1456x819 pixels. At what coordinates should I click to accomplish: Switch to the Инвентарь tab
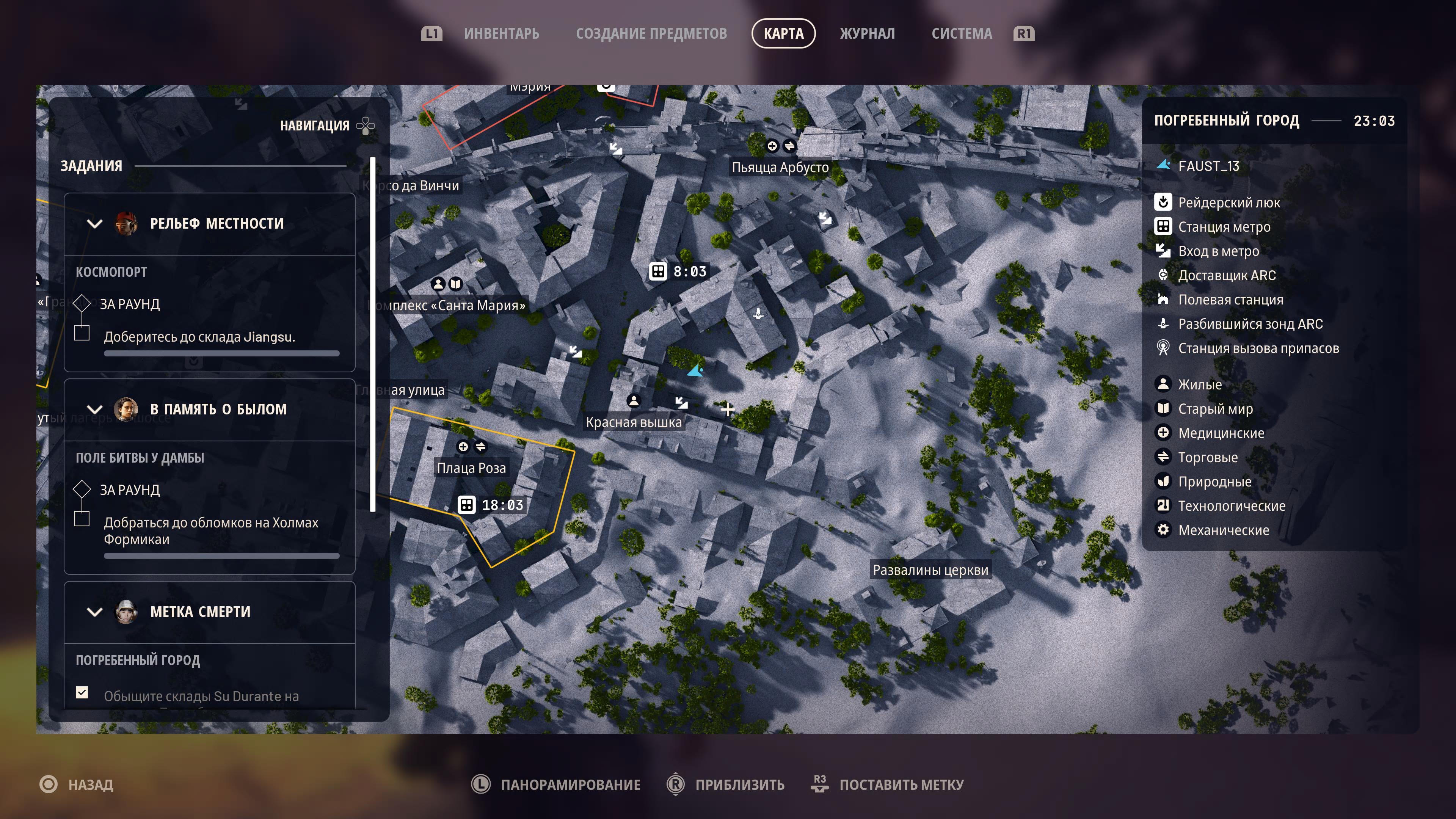tap(501, 34)
